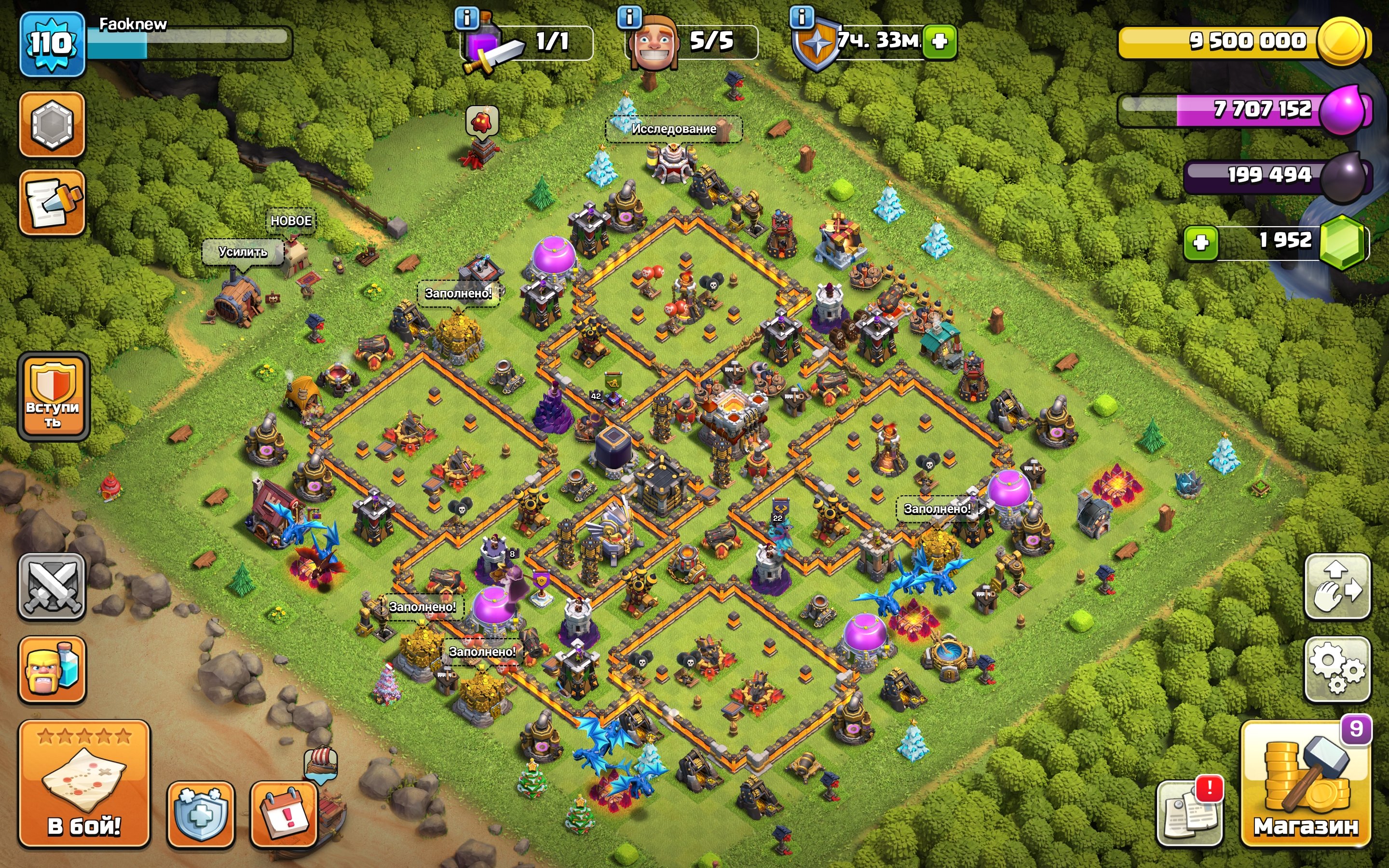1389x868 pixels.
Task: Extend shield with green plus button
Action: coord(940,41)
